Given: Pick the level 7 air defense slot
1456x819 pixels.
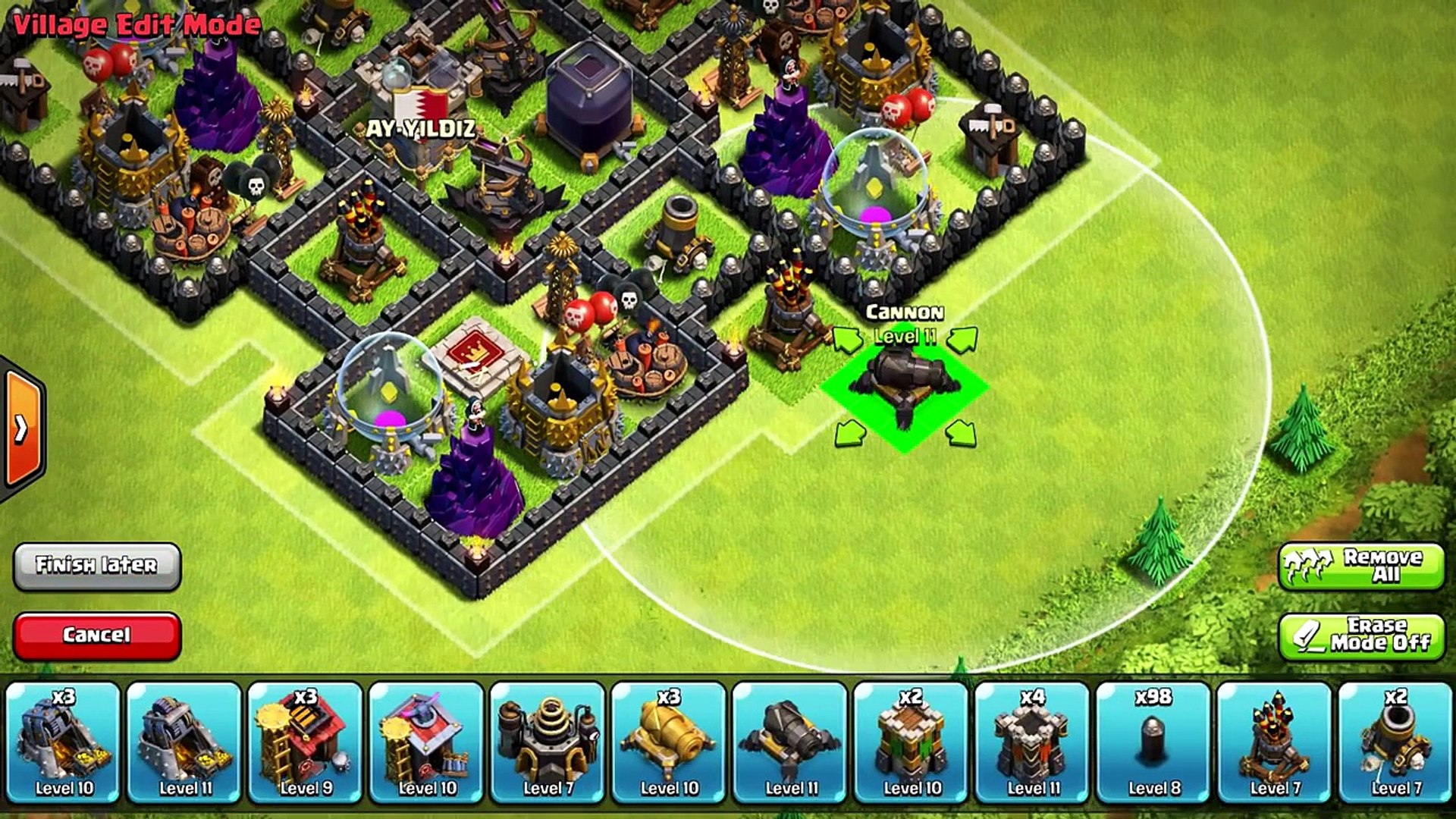Looking at the screenshot, I should 1275,742.
